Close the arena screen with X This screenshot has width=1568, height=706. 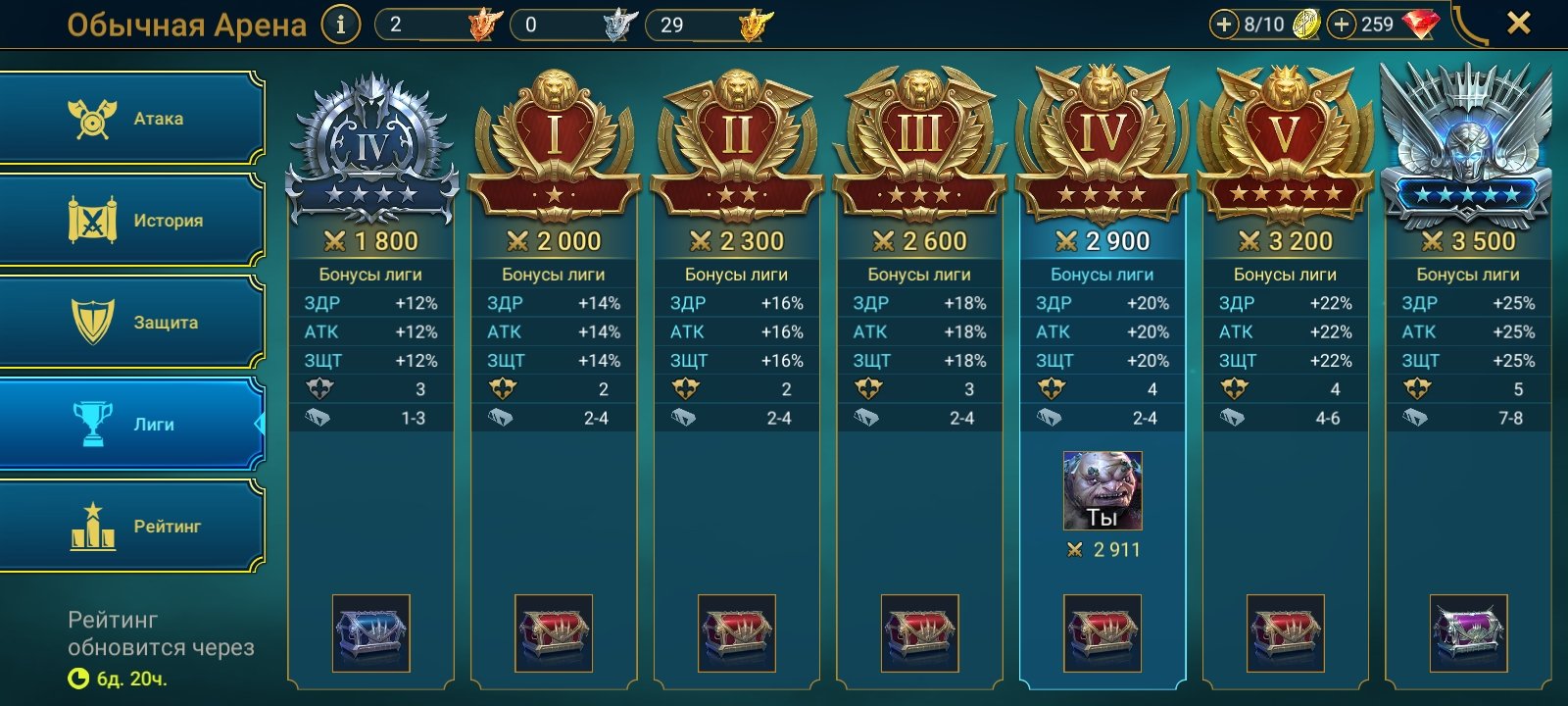1518,23
